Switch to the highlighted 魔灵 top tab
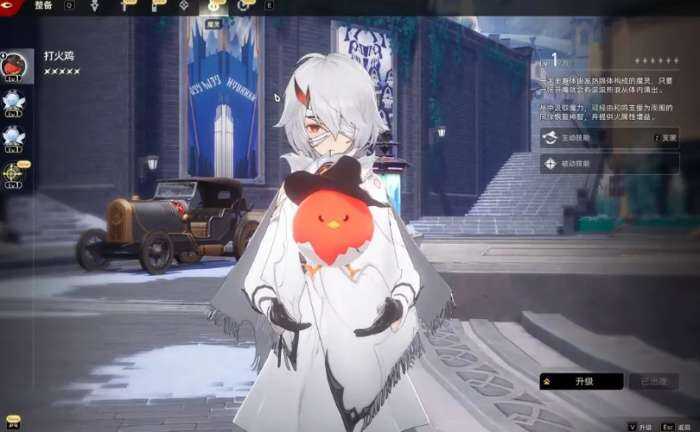The height and width of the screenshot is (432, 700). pyautogui.click(x=216, y=6)
